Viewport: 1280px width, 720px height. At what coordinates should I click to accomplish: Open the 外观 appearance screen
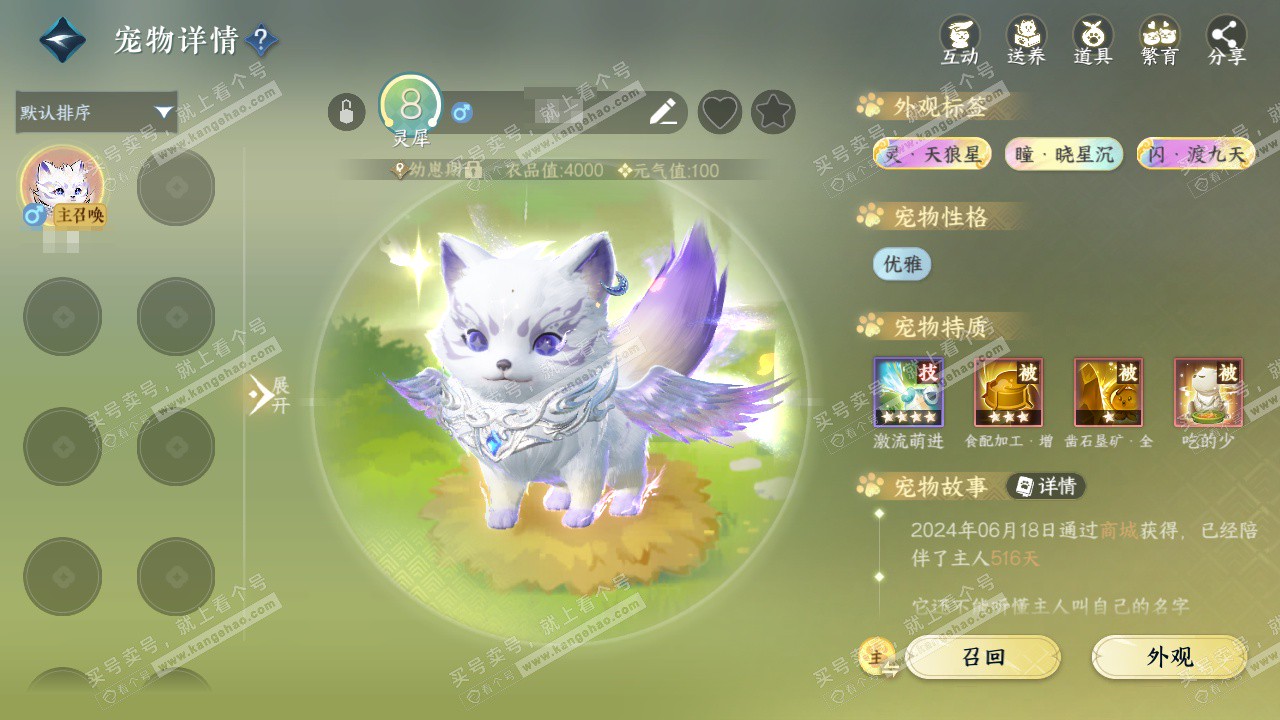point(1169,657)
